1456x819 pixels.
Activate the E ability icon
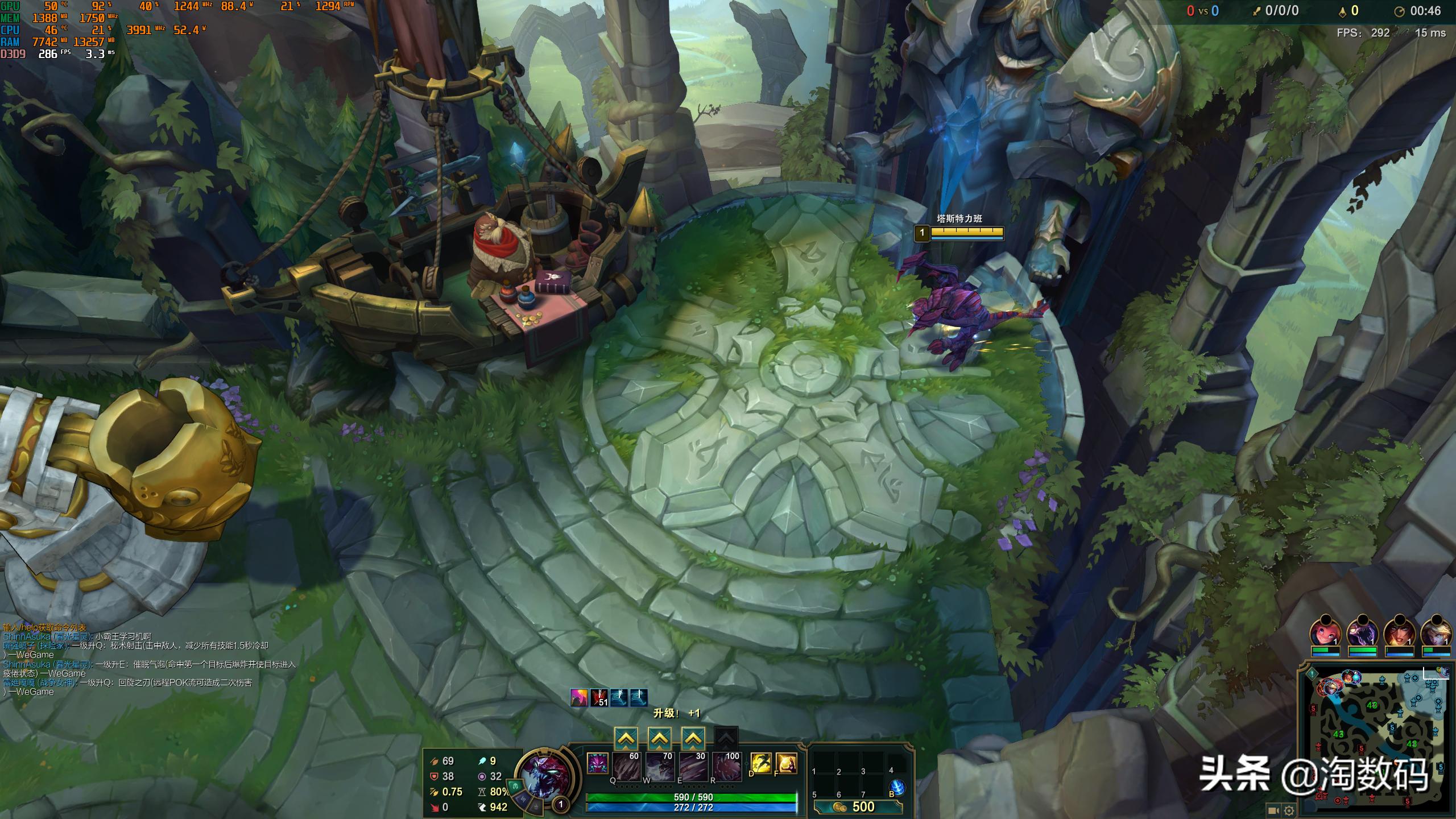pos(693,766)
